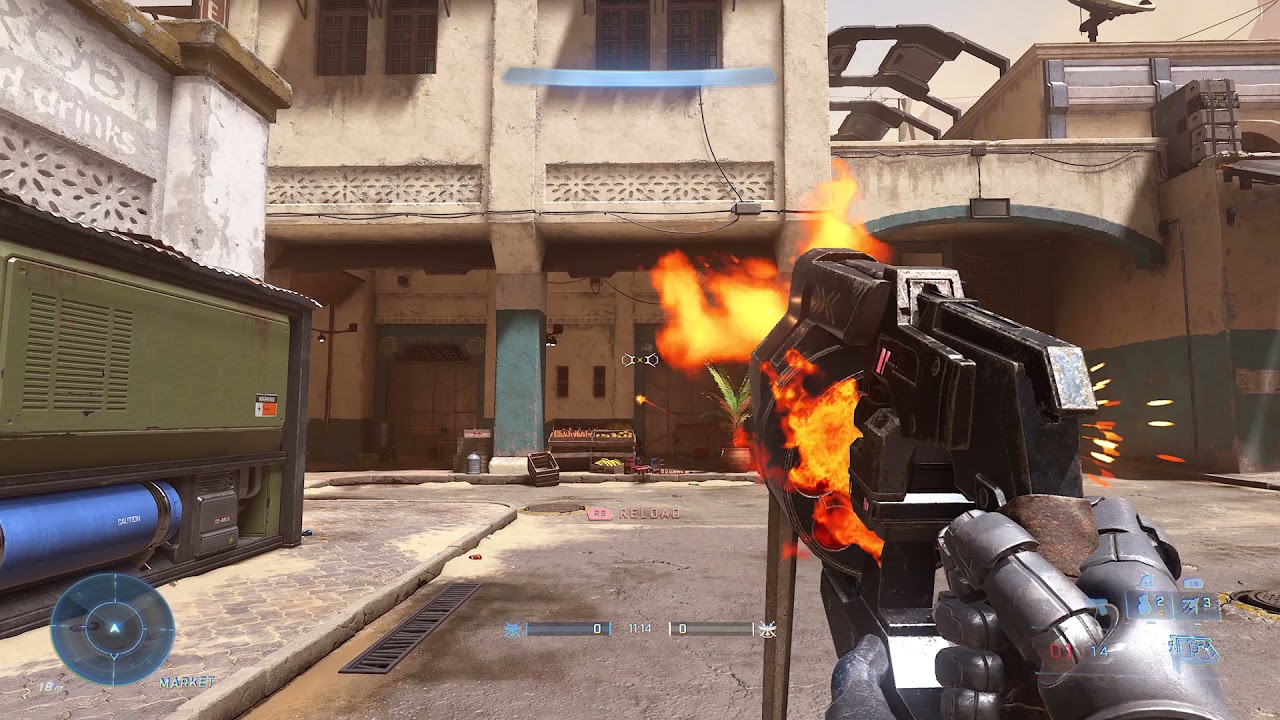Click the blue objective banner above the building

click(640, 77)
